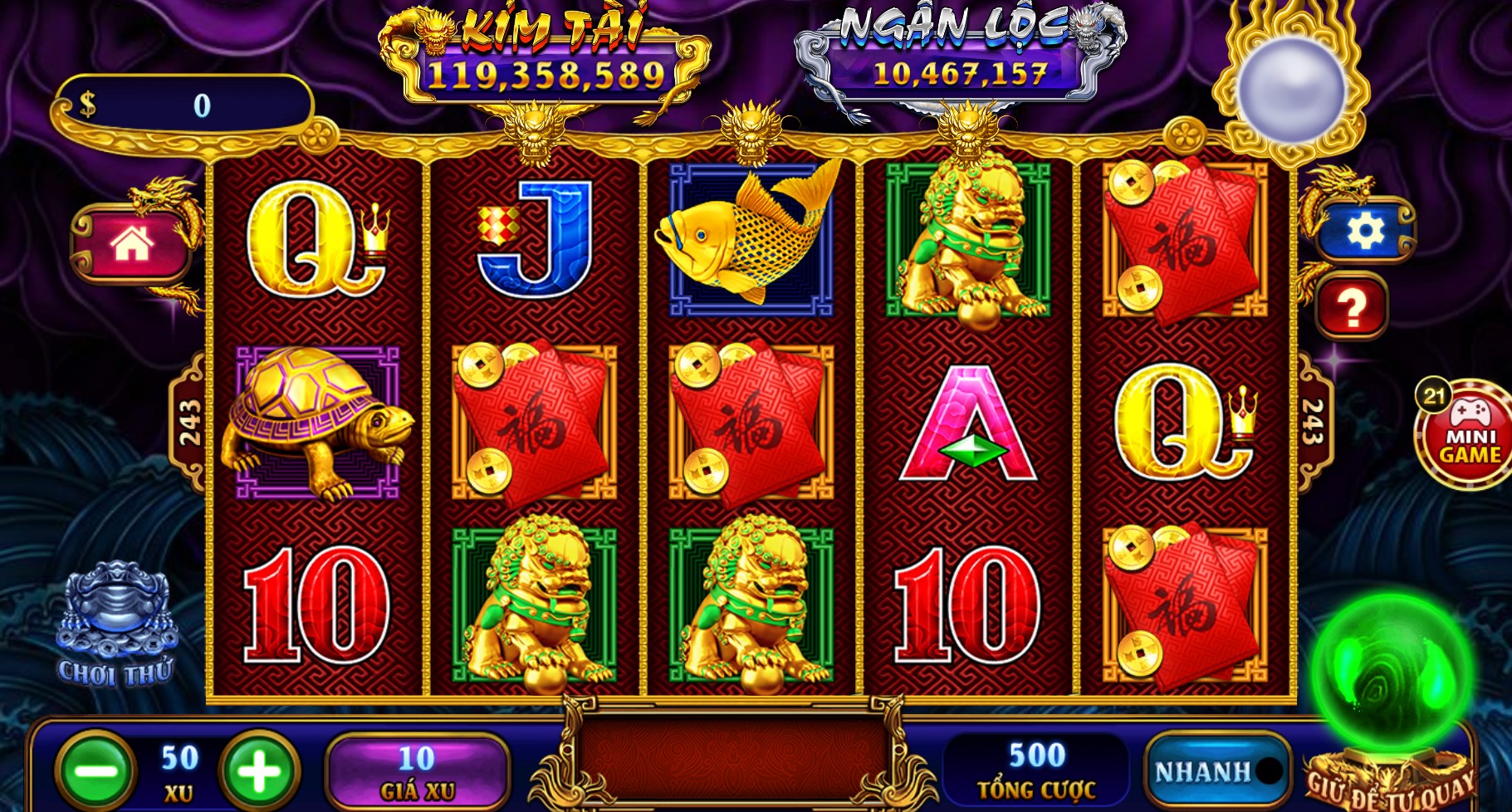Spin the reels with the green orb
Image resolution: width=1512 pixels, height=812 pixels.
coord(1392,673)
